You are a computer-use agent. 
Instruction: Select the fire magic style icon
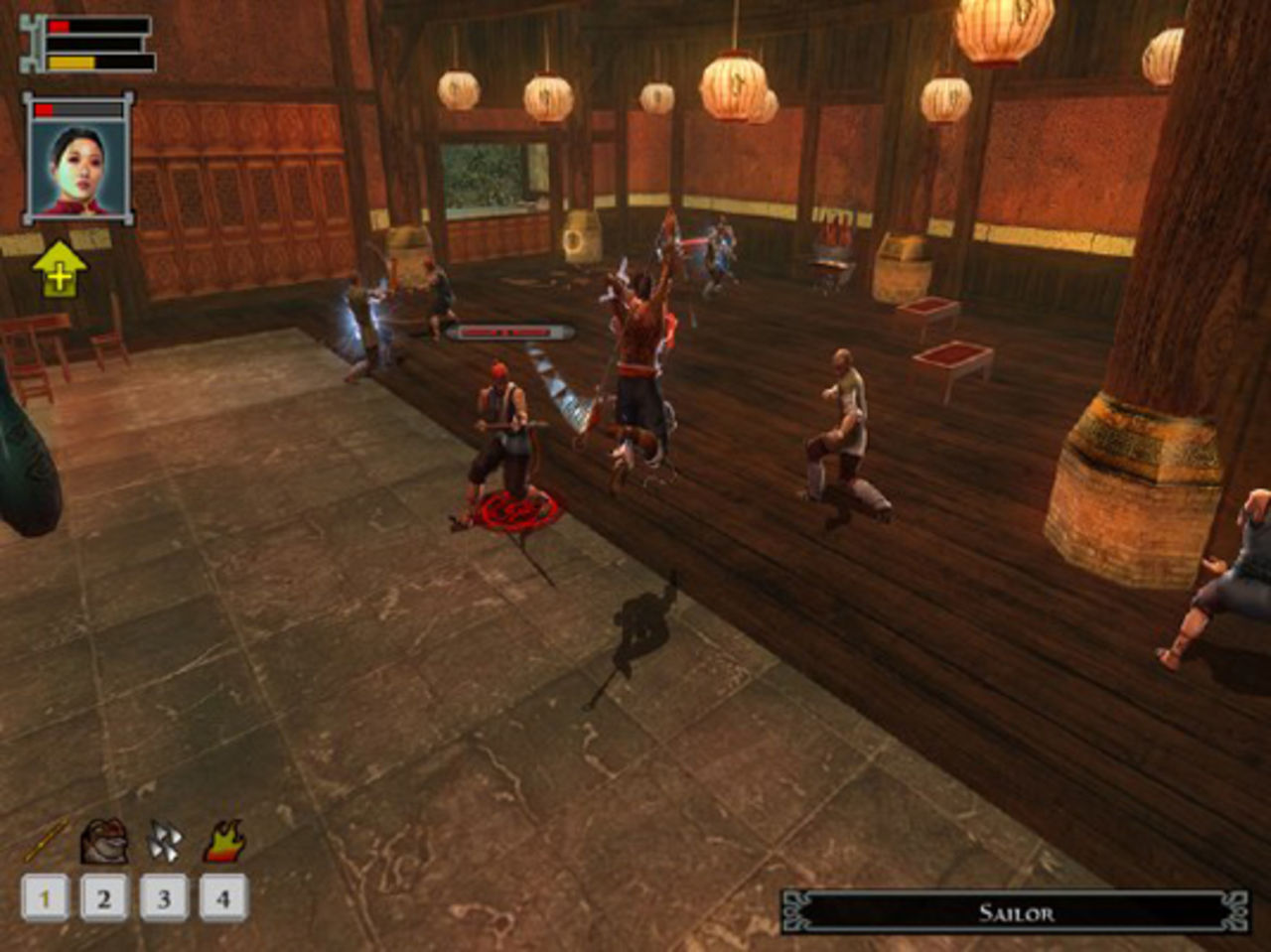click(x=226, y=842)
